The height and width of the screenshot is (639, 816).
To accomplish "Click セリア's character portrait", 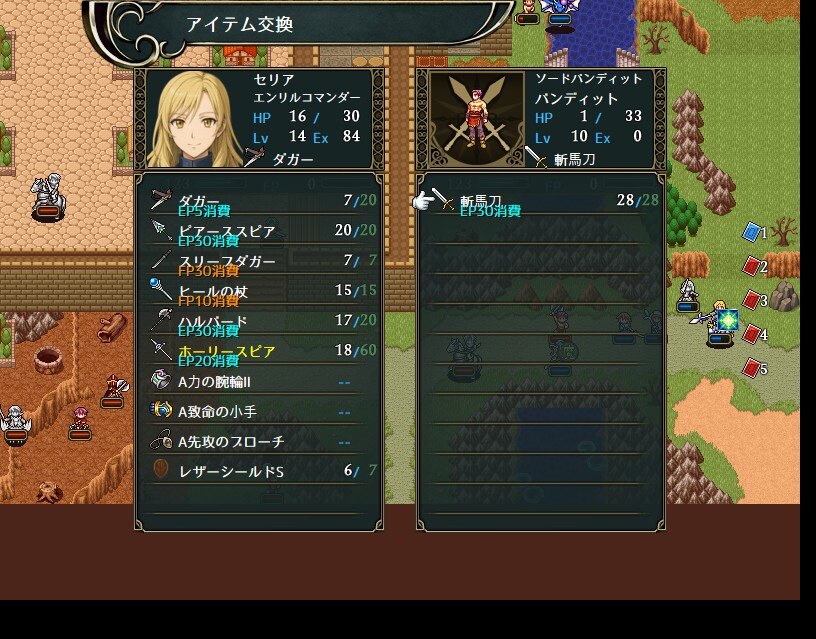I will point(195,118).
